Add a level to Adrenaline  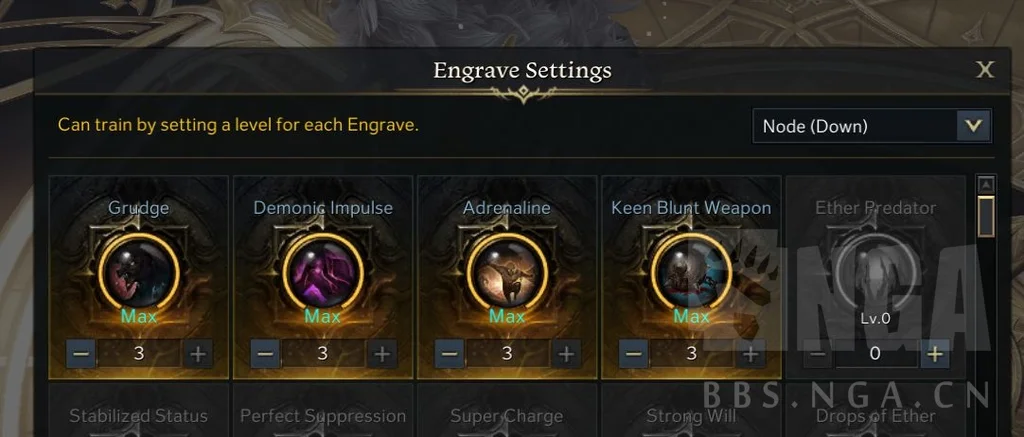565,353
